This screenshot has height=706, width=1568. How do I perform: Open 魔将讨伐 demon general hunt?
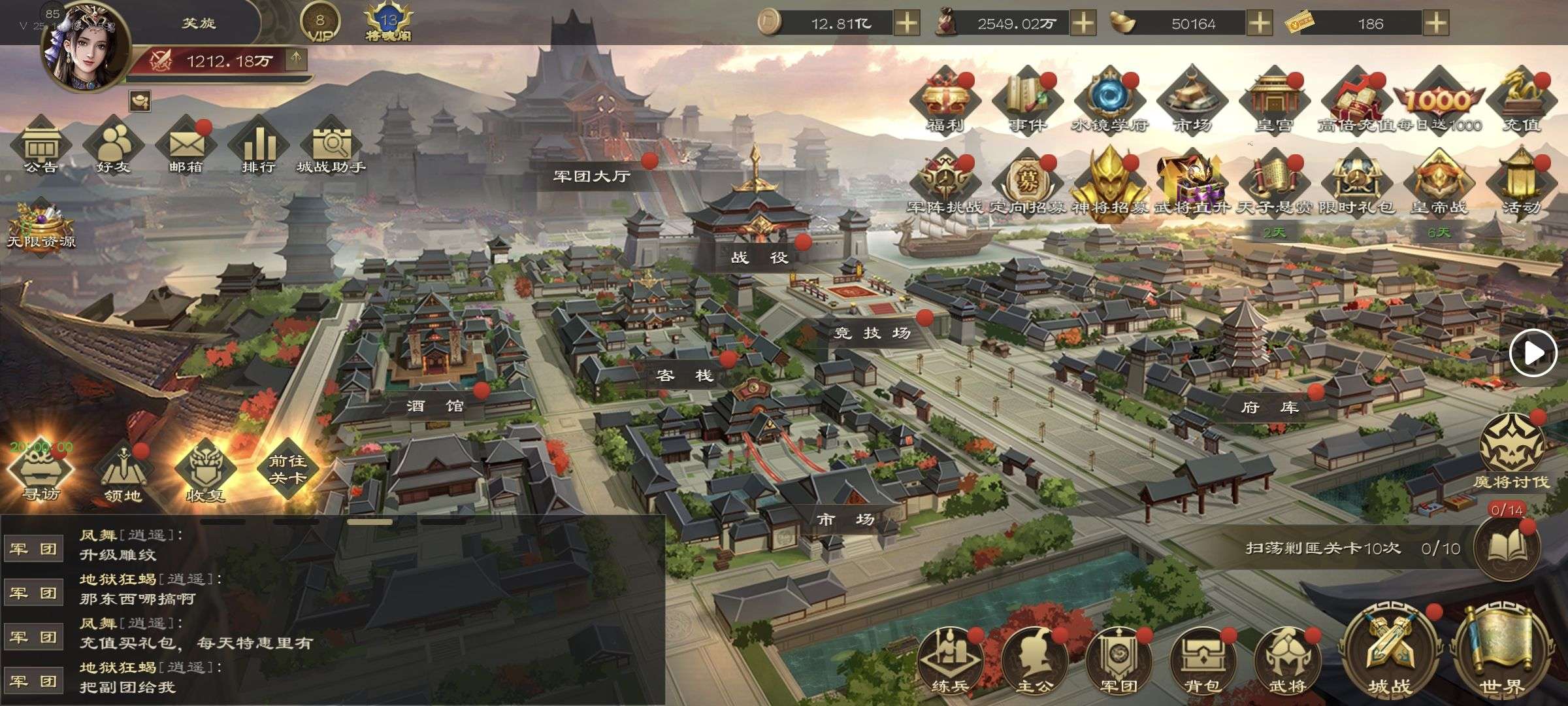click(1511, 452)
